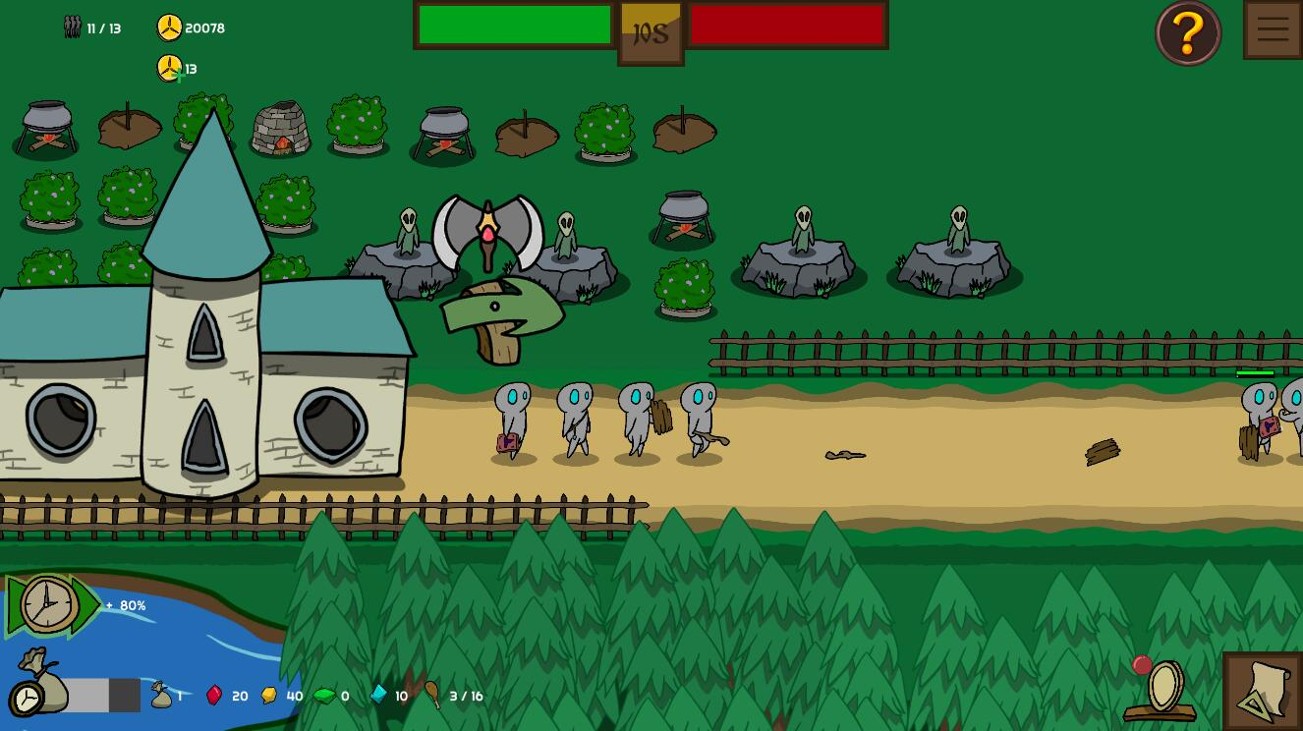Click the coin income icon showing +13

coord(170,68)
